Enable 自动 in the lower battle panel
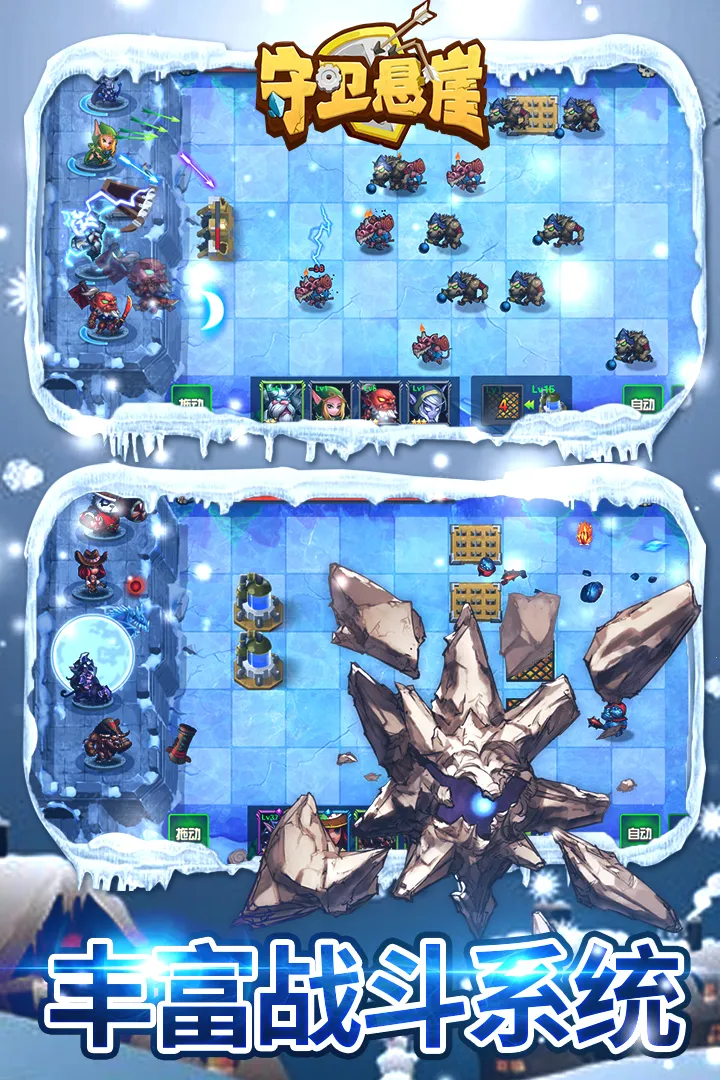This screenshot has height=1080, width=720. coord(640,832)
